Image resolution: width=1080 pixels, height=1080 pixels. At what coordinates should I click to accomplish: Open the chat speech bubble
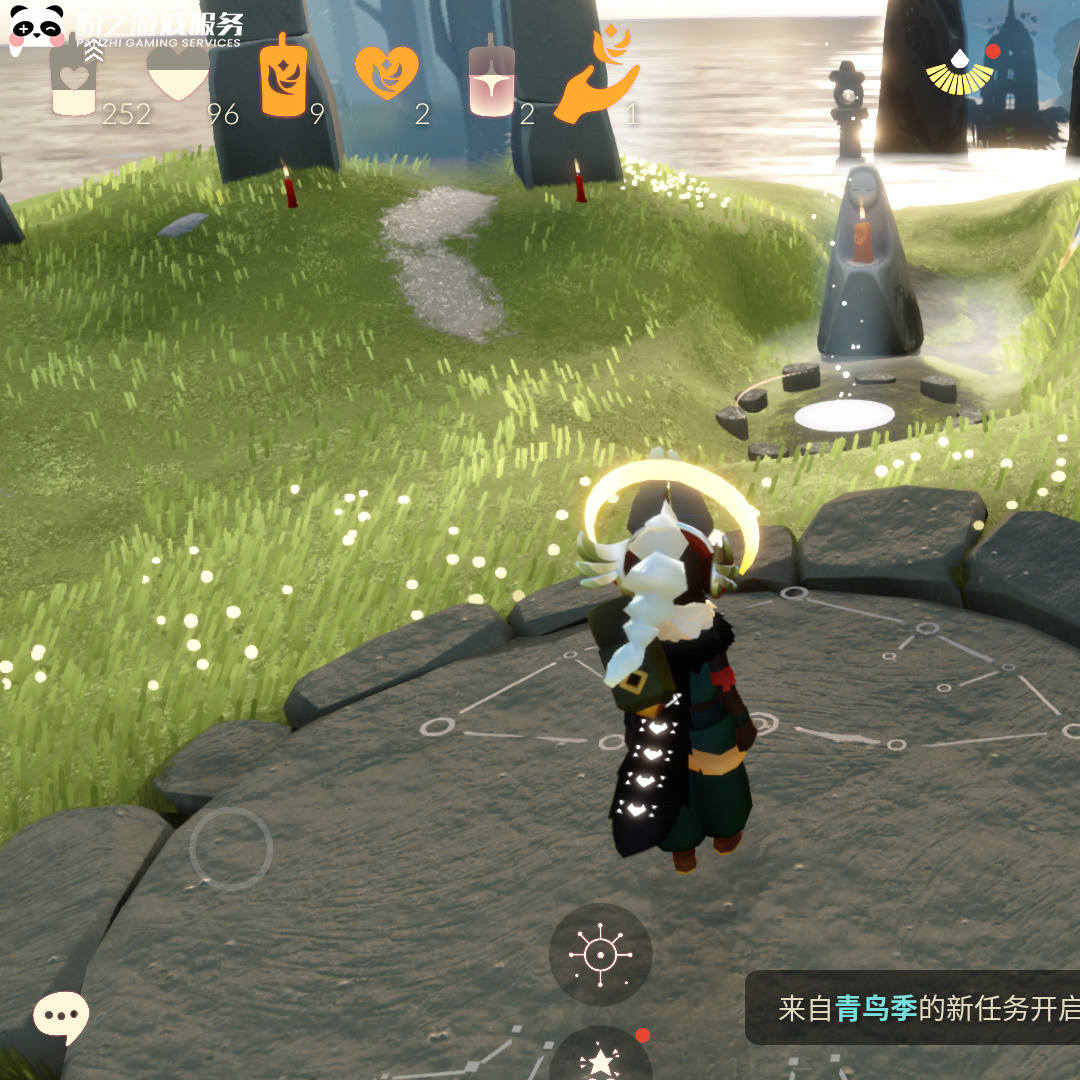click(x=61, y=1017)
